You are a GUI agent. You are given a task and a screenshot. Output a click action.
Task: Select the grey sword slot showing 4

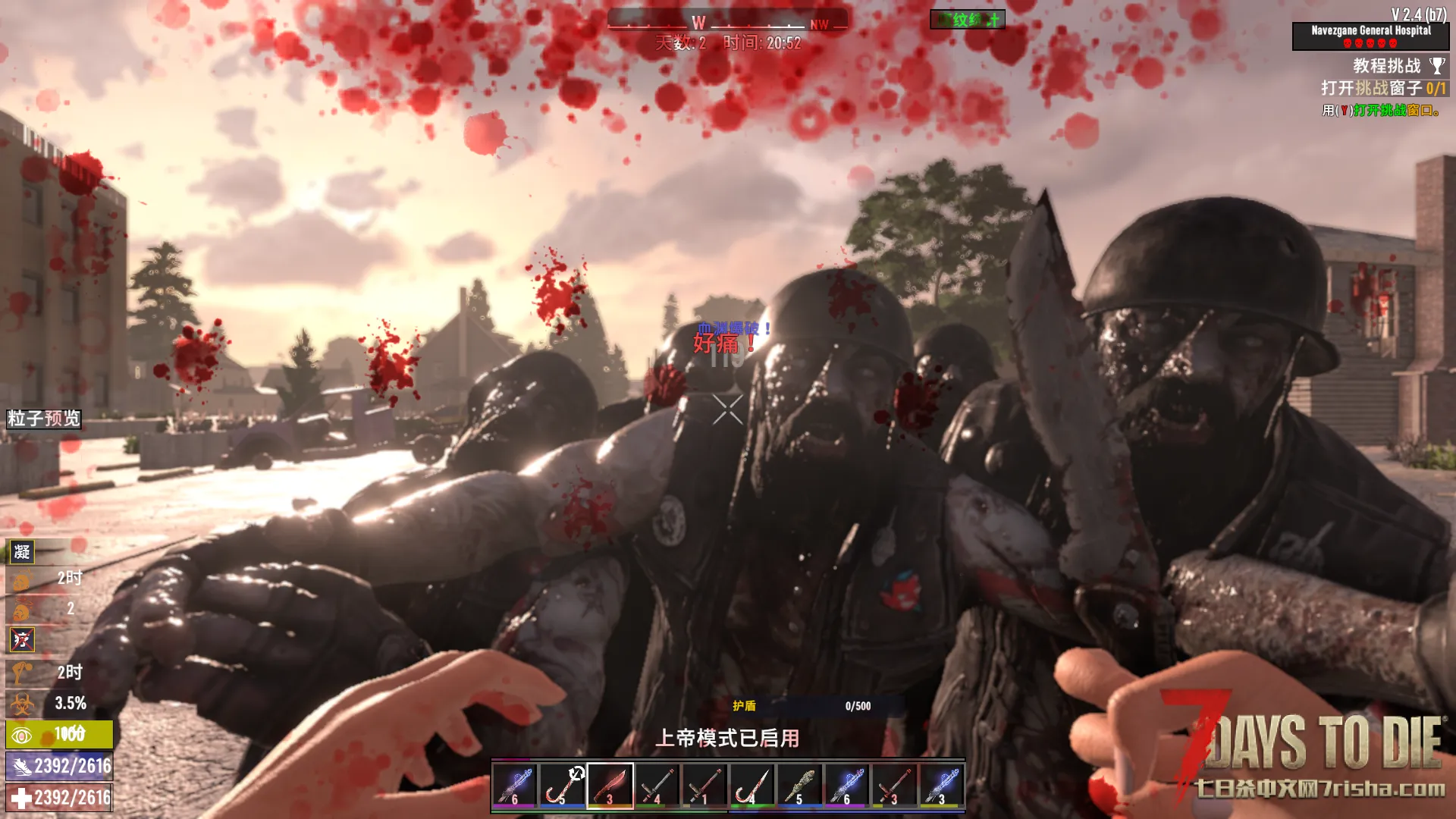click(x=657, y=786)
